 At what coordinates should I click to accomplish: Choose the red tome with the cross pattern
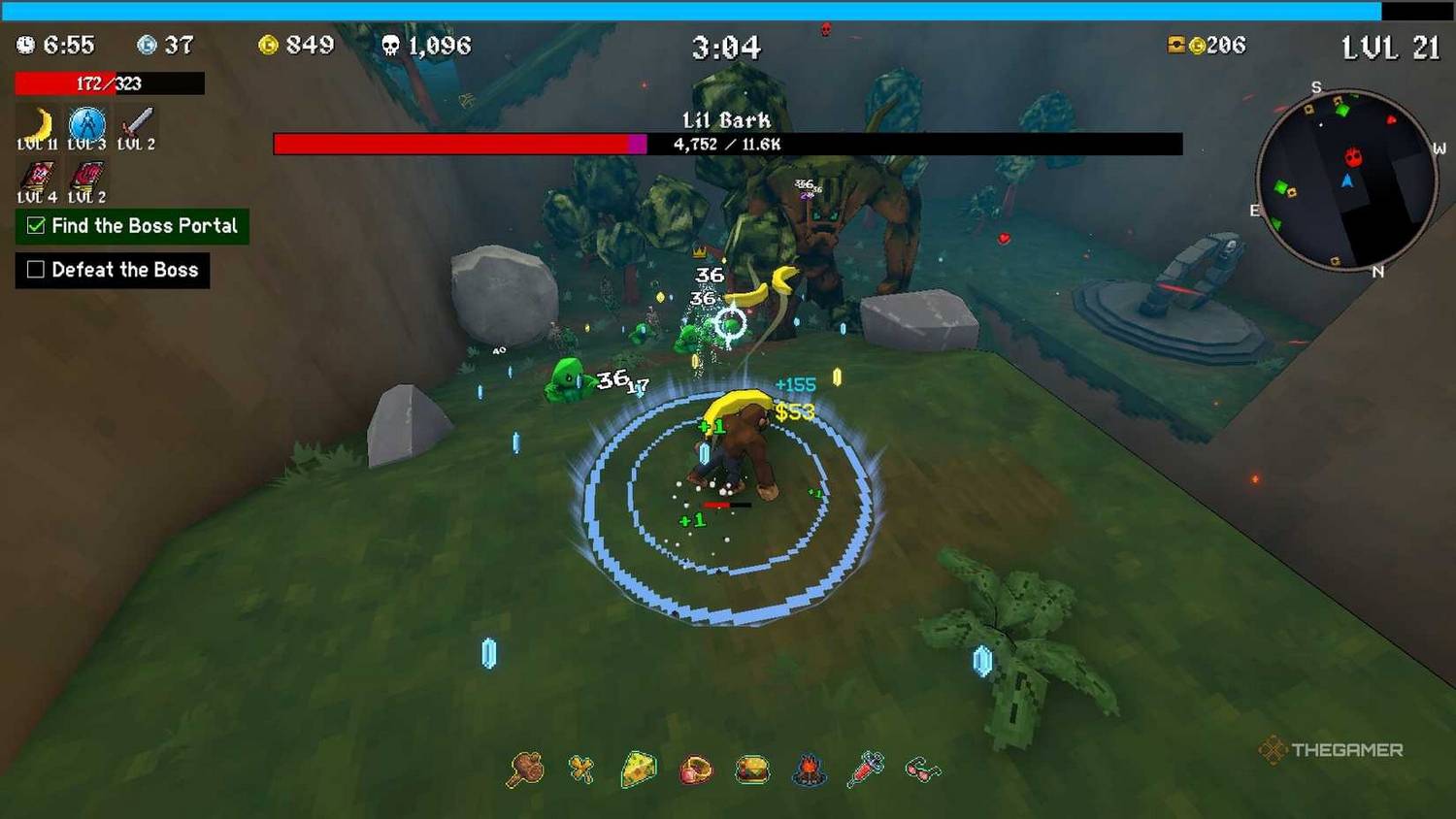click(x=37, y=177)
